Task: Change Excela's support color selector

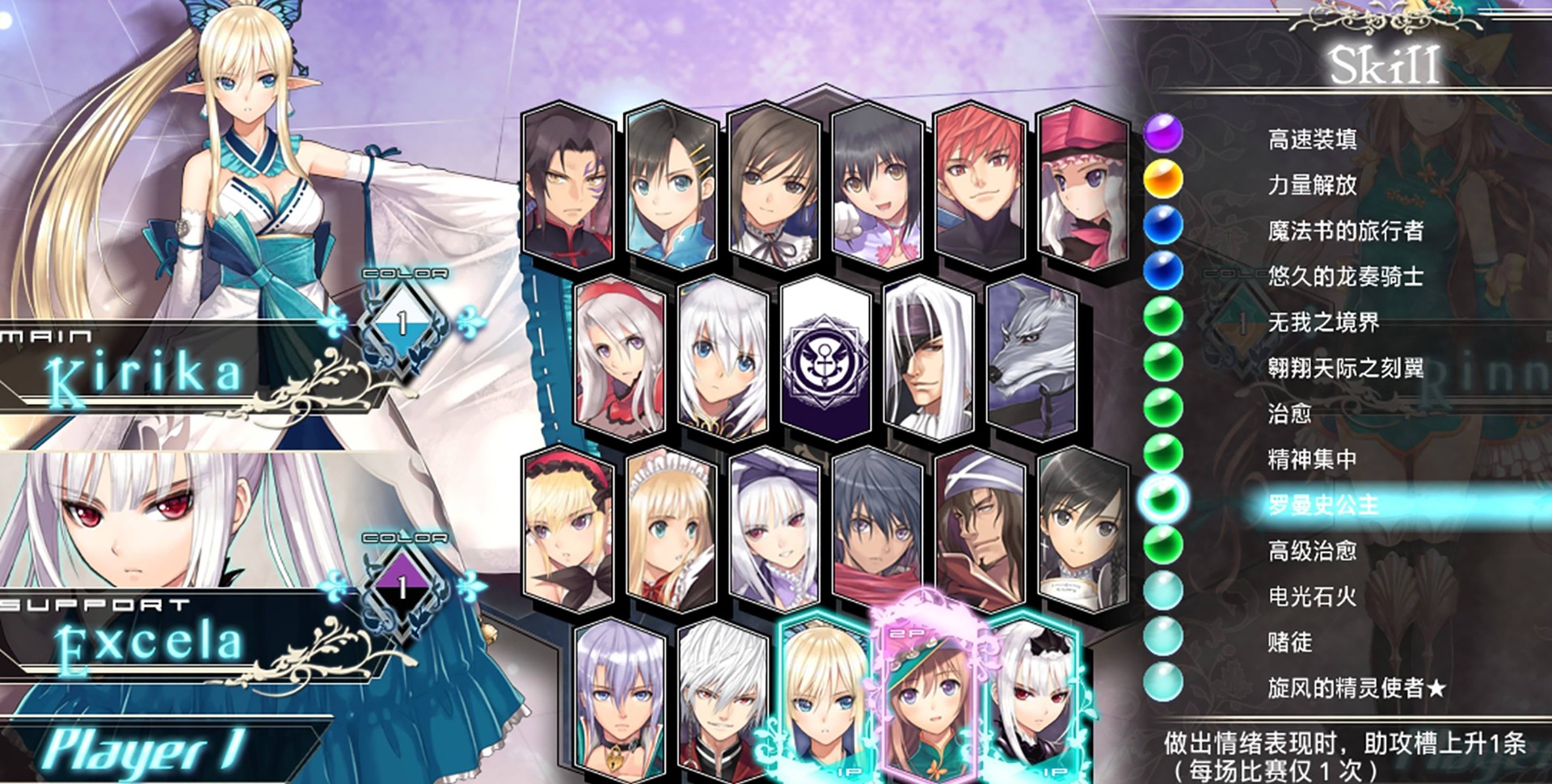Action: tap(402, 588)
